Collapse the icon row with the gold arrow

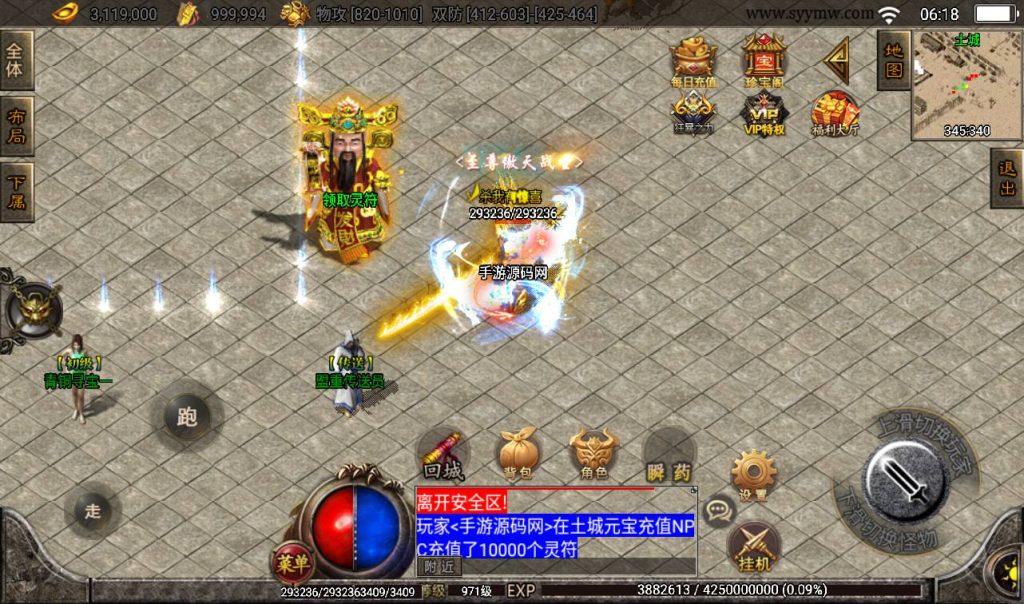[x=836, y=60]
